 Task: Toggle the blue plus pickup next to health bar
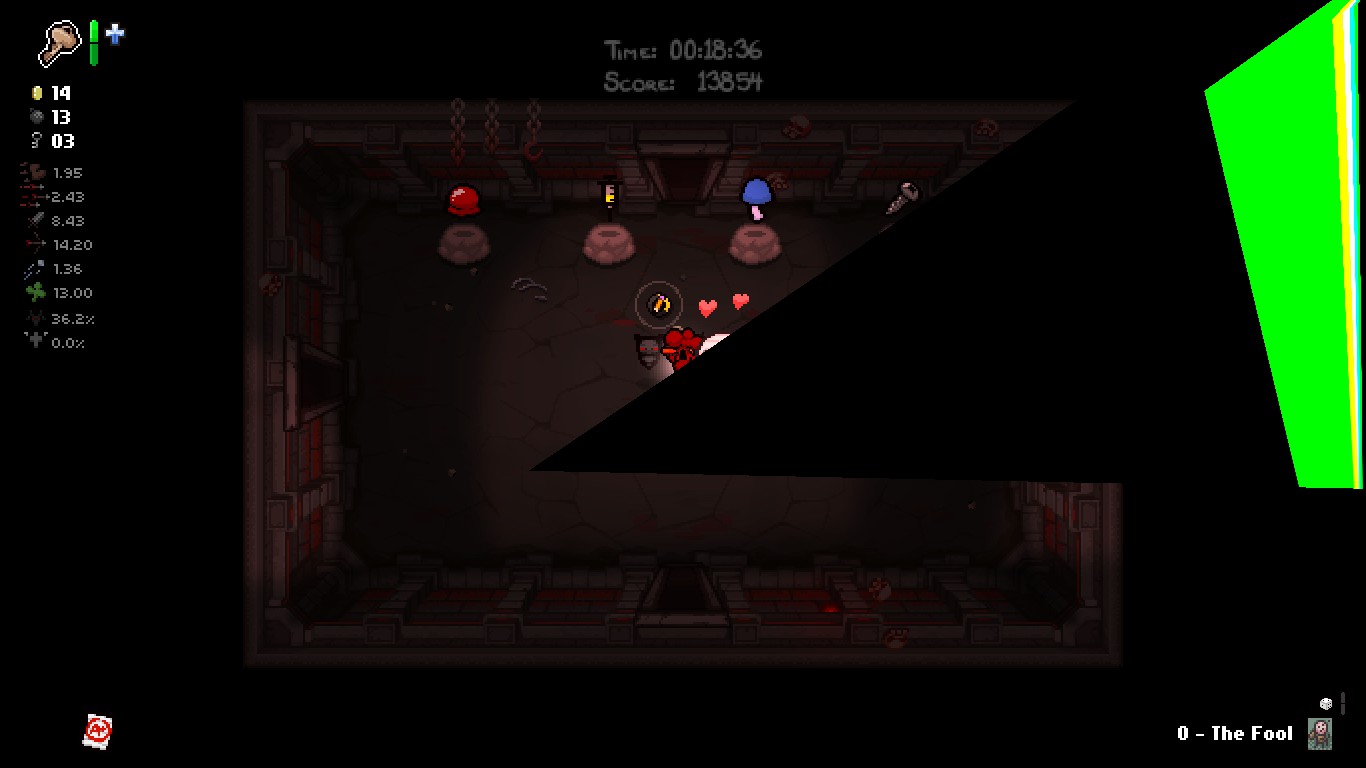click(117, 36)
